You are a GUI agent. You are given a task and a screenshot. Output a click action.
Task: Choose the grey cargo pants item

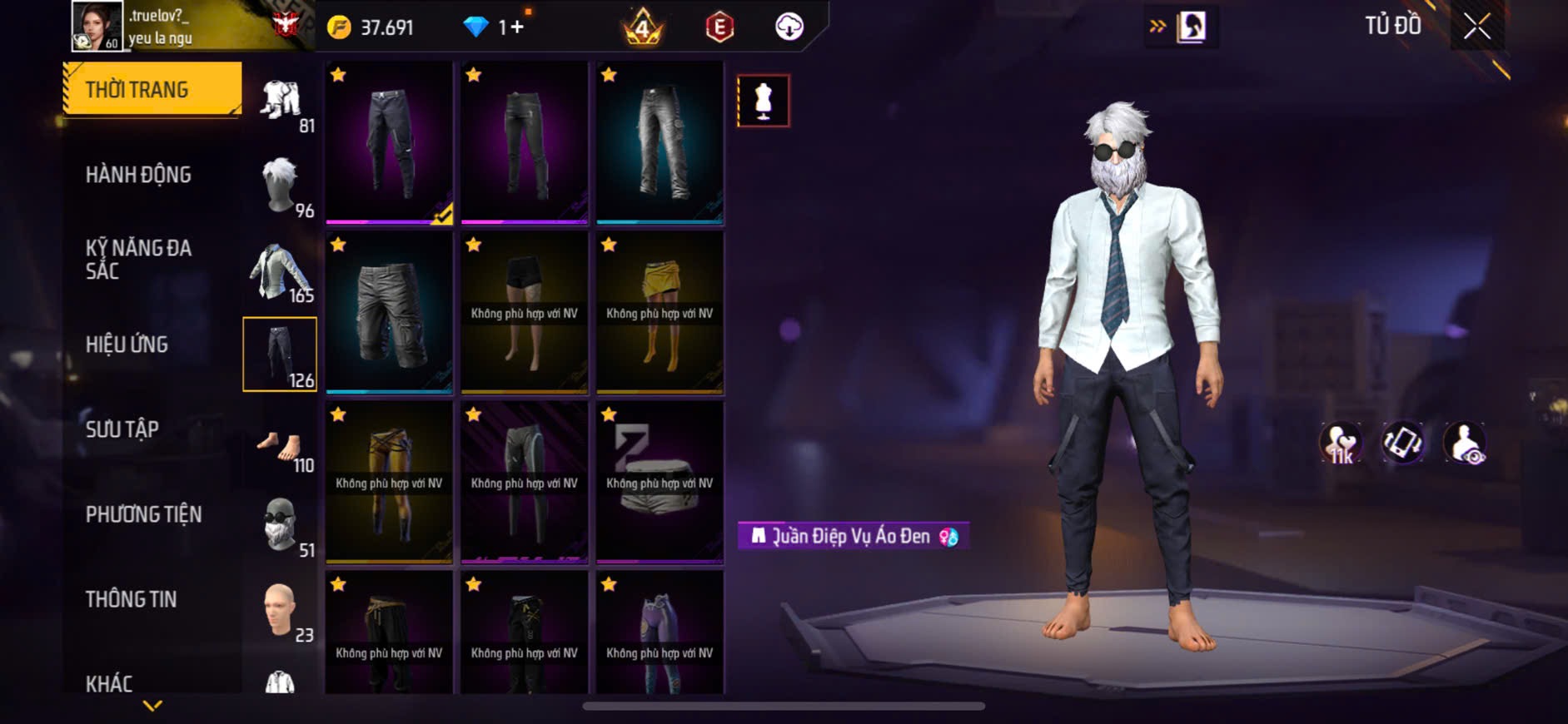pos(660,142)
